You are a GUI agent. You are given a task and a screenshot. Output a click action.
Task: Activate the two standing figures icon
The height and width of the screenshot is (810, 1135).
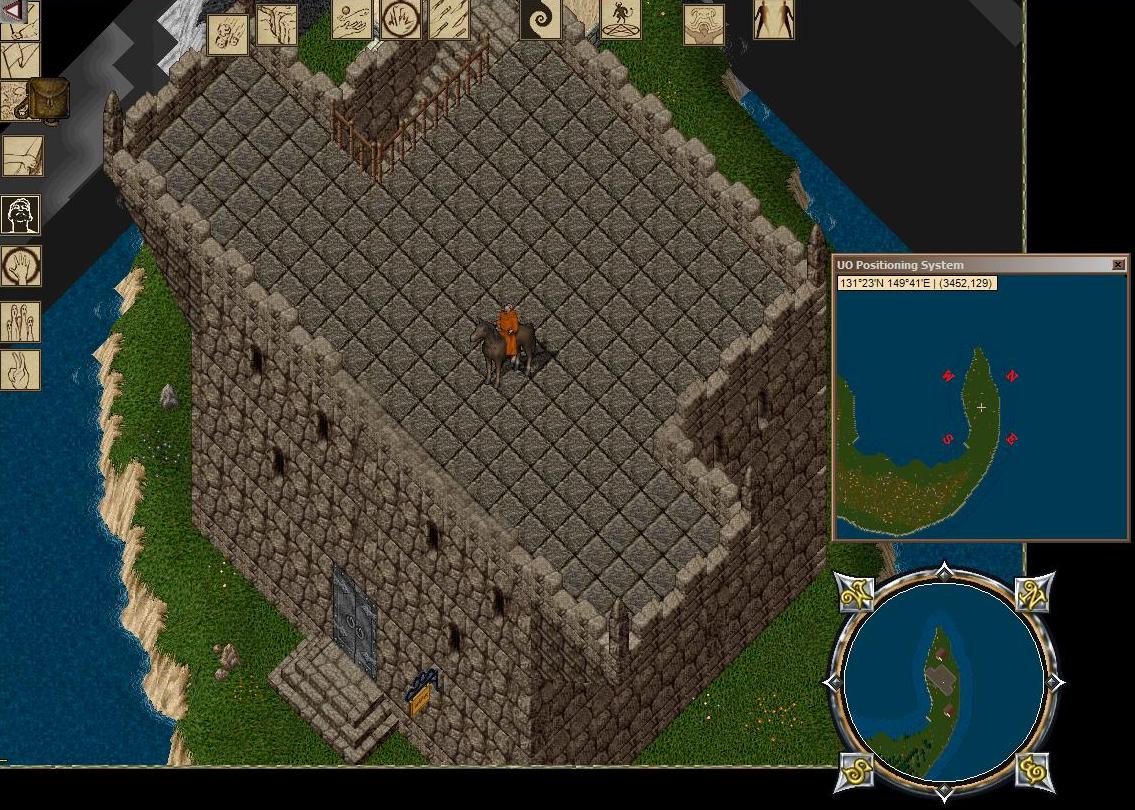(x=774, y=19)
